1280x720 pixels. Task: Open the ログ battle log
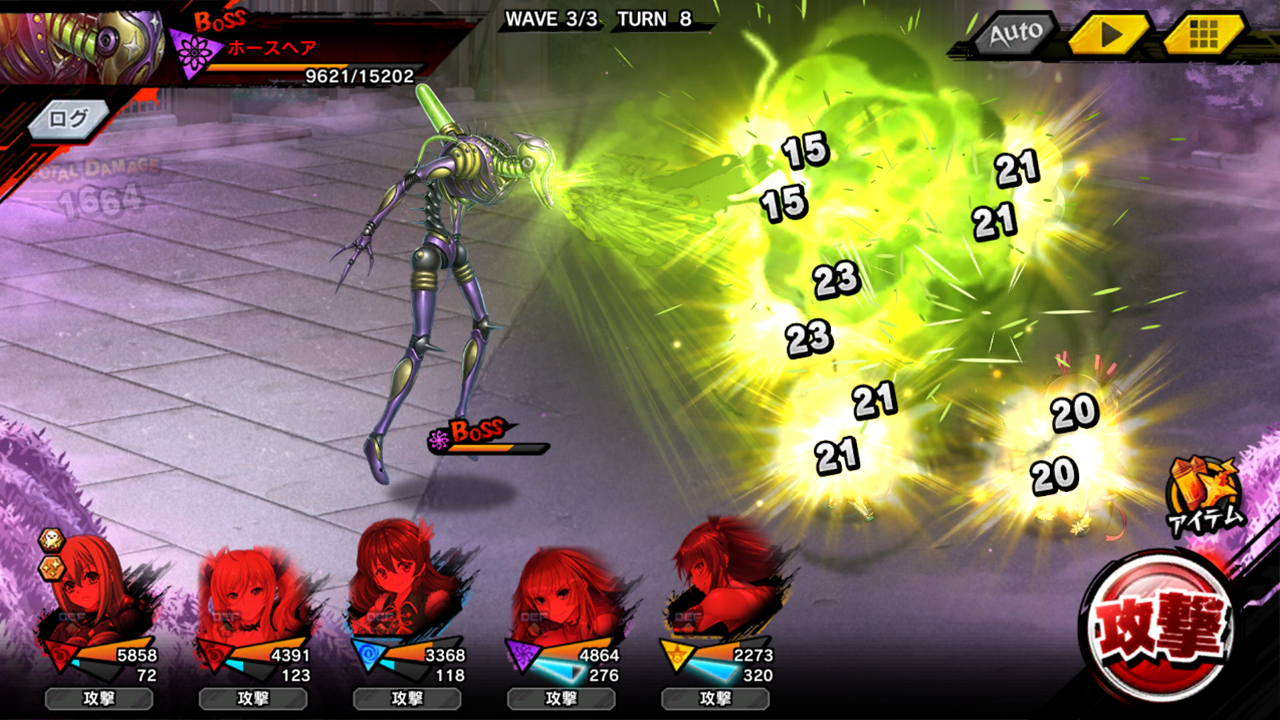pos(68,119)
